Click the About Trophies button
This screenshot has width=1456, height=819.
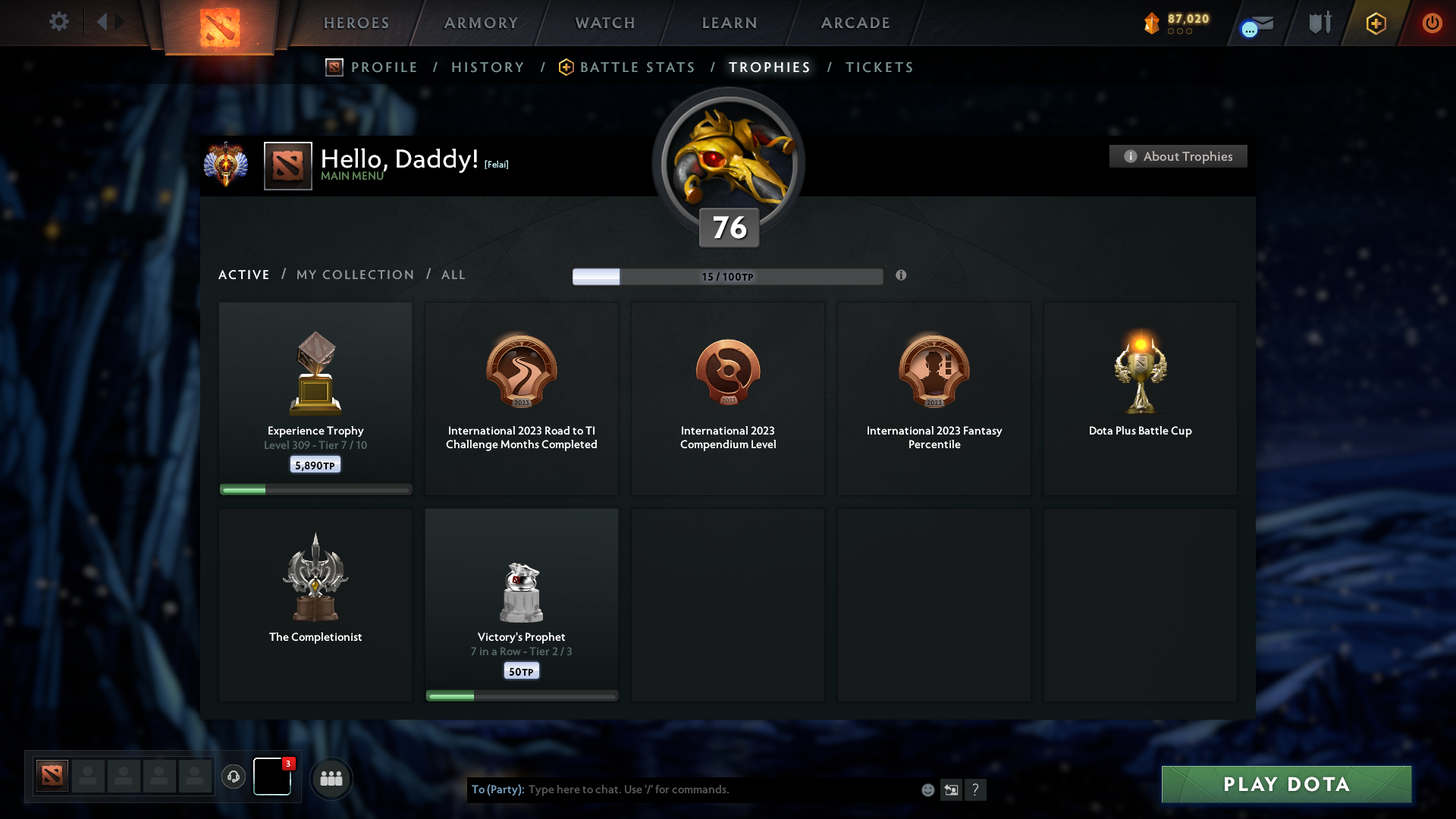1178,156
